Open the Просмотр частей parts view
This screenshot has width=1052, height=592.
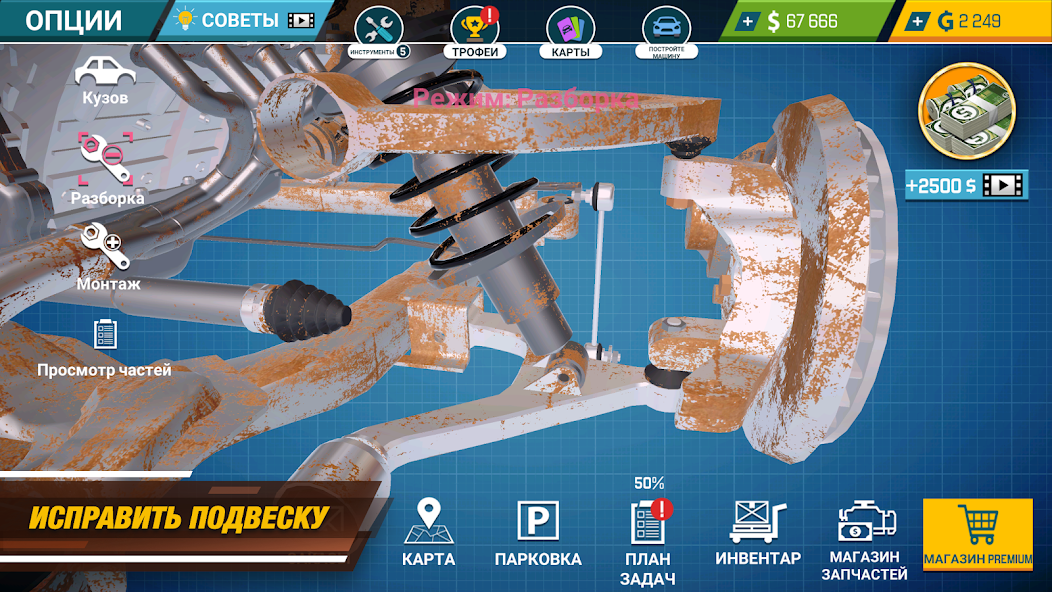coord(105,347)
